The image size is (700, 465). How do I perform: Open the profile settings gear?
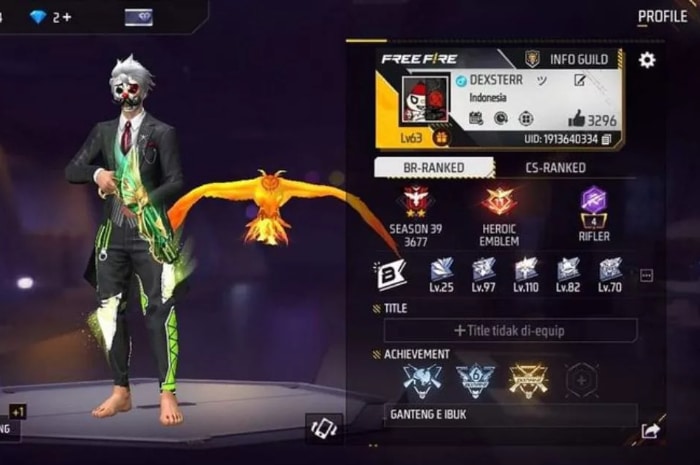pyautogui.click(x=647, y=60)
